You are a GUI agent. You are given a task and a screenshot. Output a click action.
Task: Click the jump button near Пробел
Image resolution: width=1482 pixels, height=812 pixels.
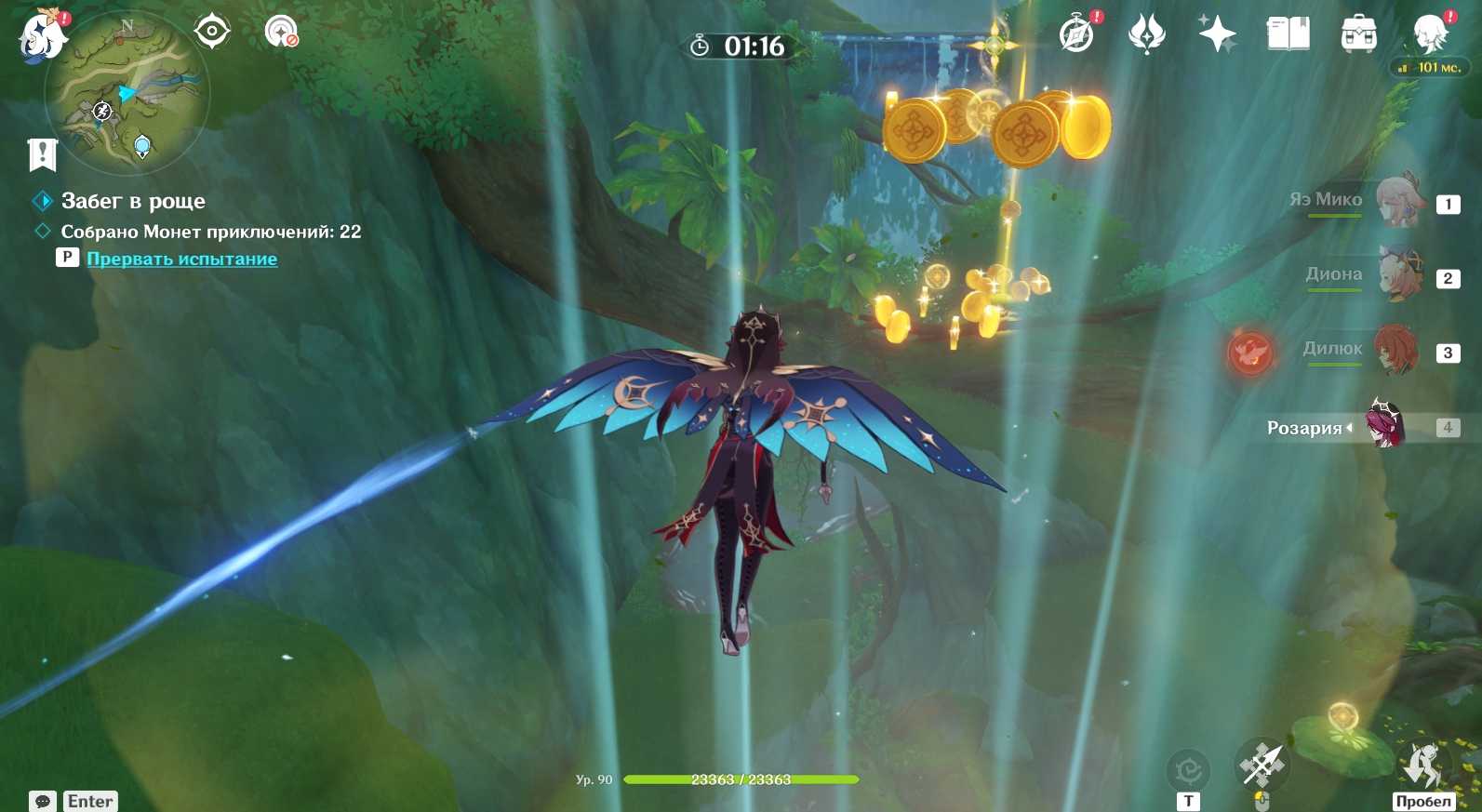point(1422,765)
